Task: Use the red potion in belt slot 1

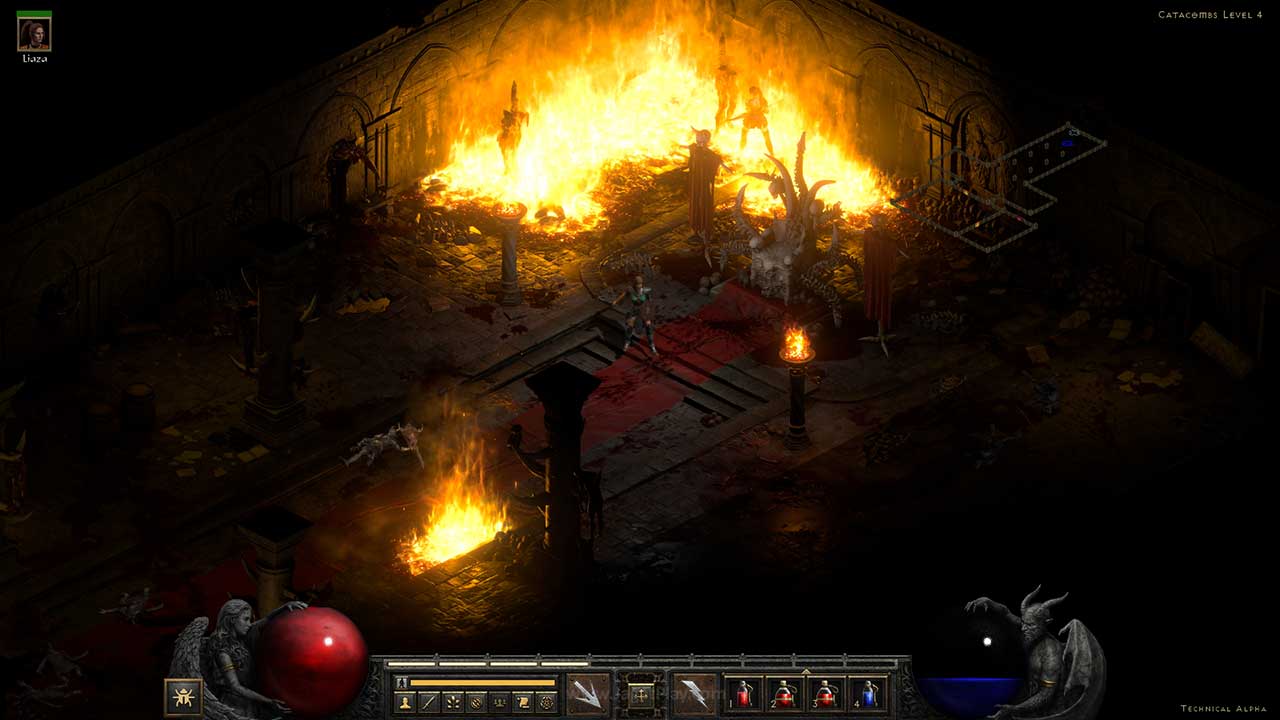Action: pos(743,694)
